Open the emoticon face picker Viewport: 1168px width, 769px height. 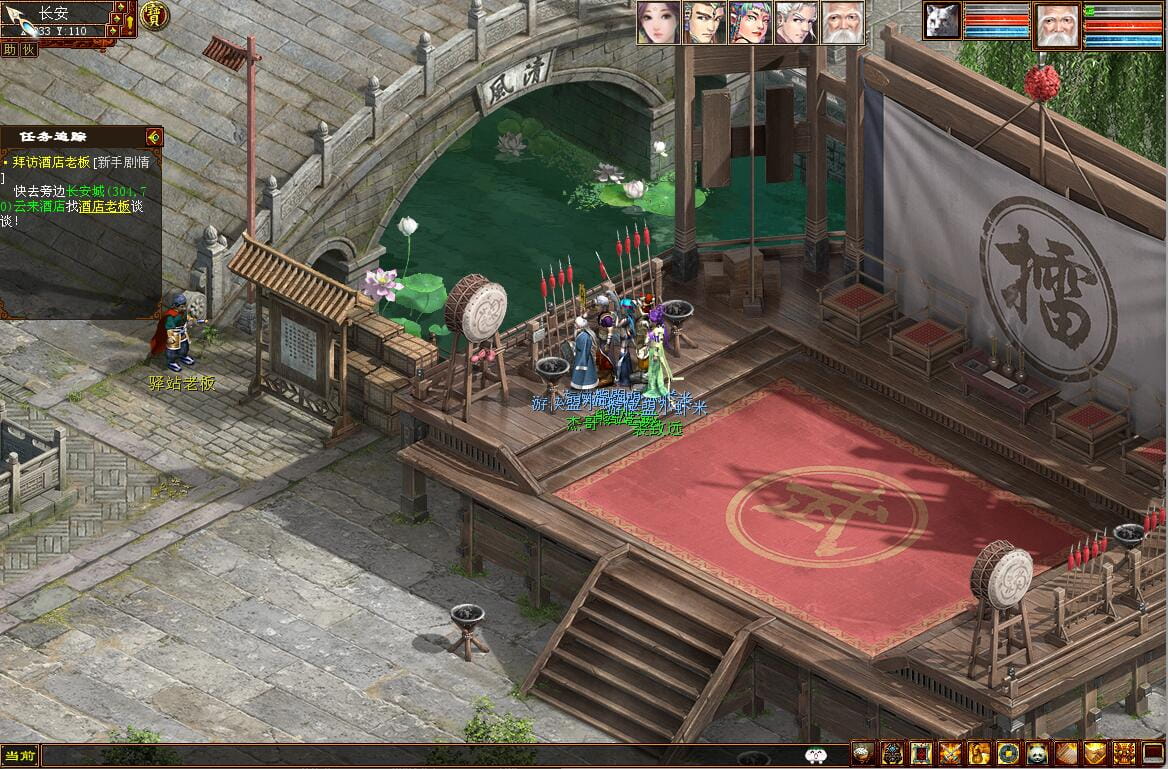point(814,756)
